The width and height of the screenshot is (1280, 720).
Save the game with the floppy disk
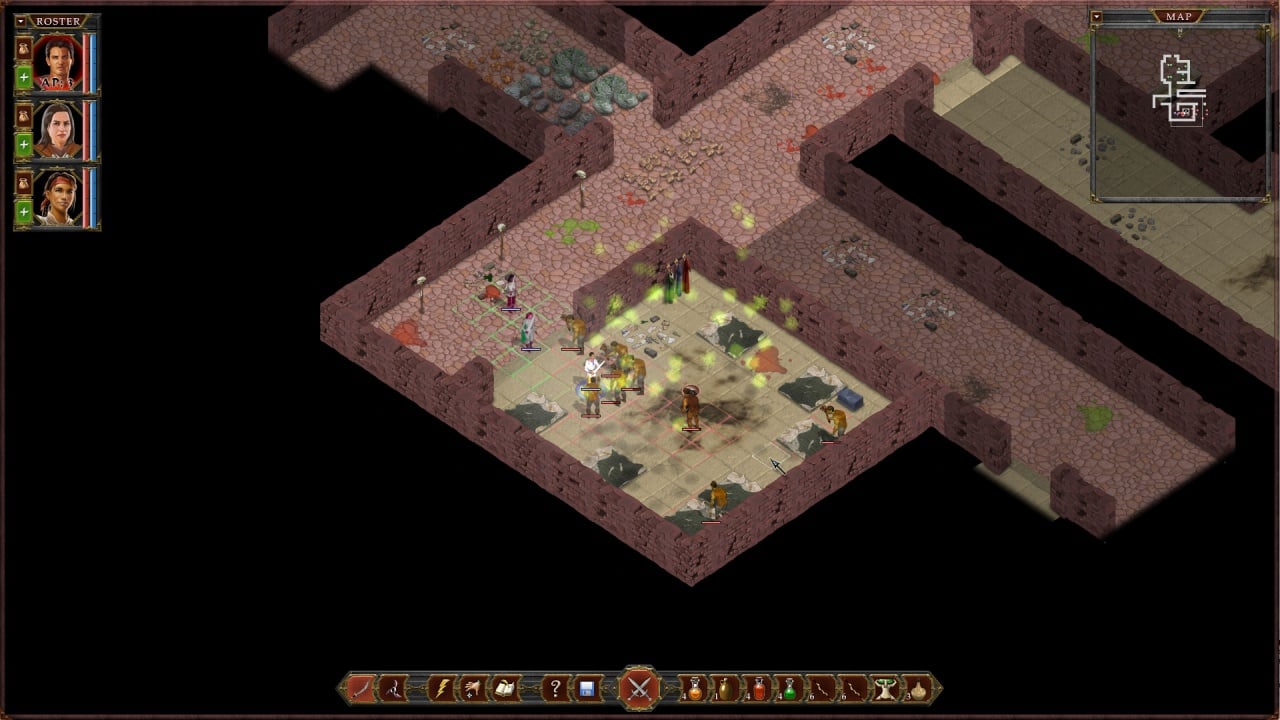point(587,688)
